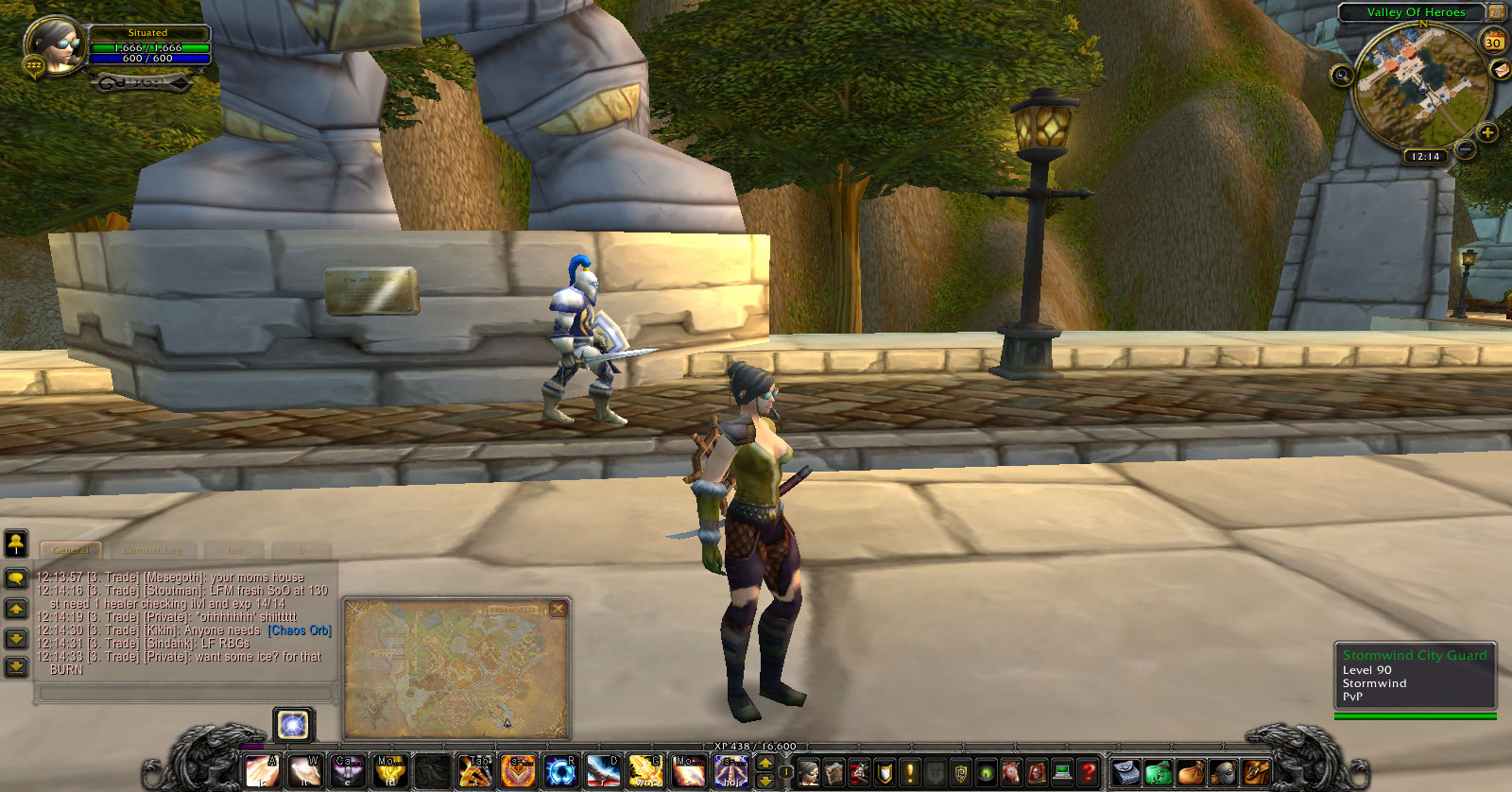Activate the blue ring ability bound to R
Screen dimensions: 1512x792
[560, 772]
